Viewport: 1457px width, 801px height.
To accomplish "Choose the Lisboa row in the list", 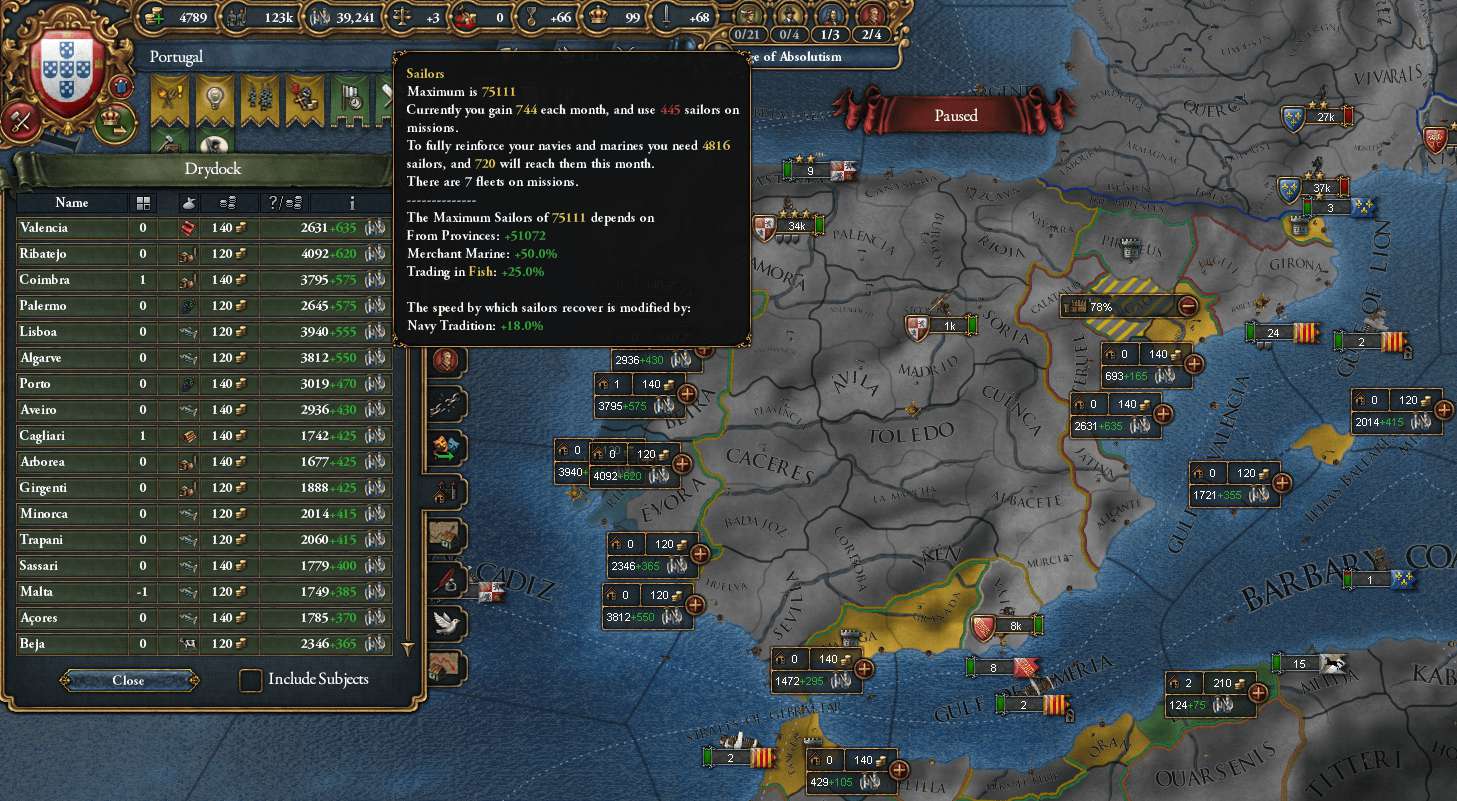I will point(72,332).
